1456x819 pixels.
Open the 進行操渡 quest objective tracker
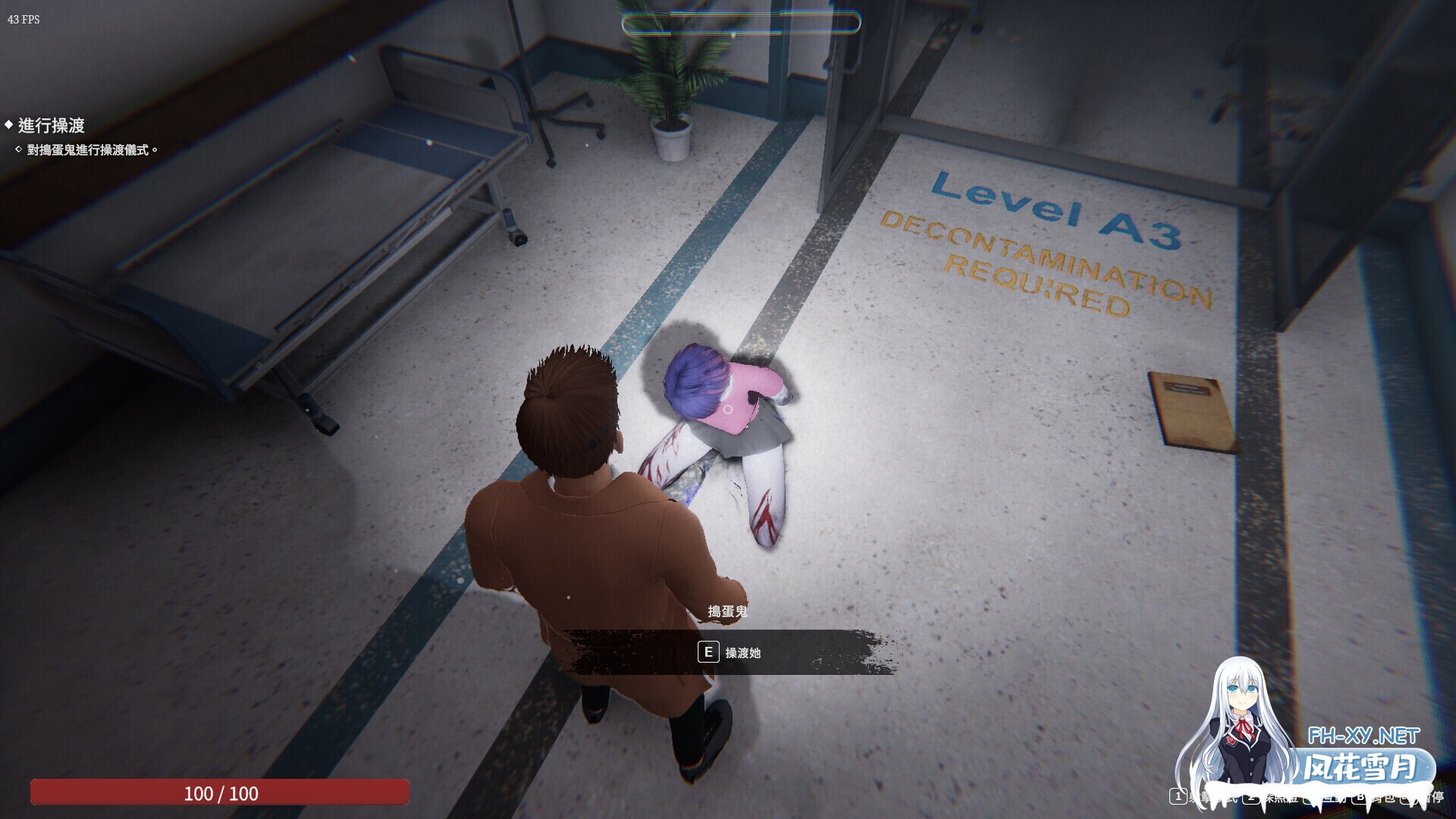pos(51,125)
